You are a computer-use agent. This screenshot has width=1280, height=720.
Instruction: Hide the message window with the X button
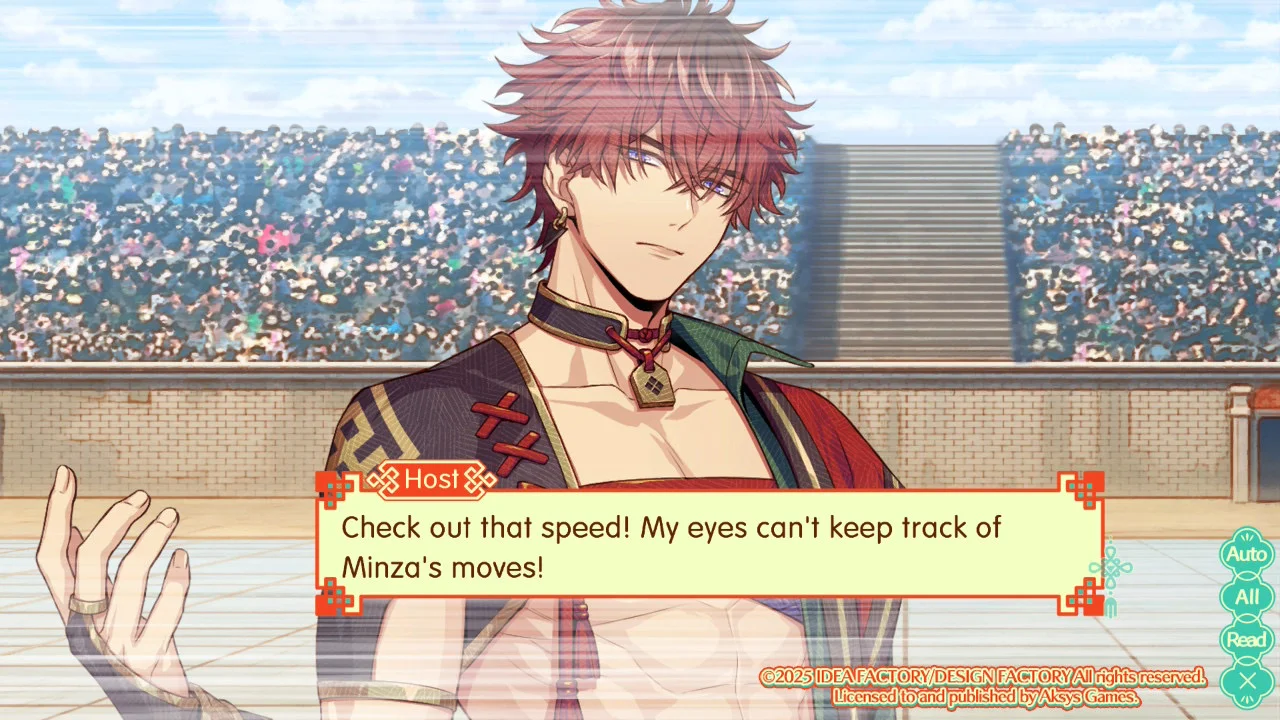(x=1246, y=681)
